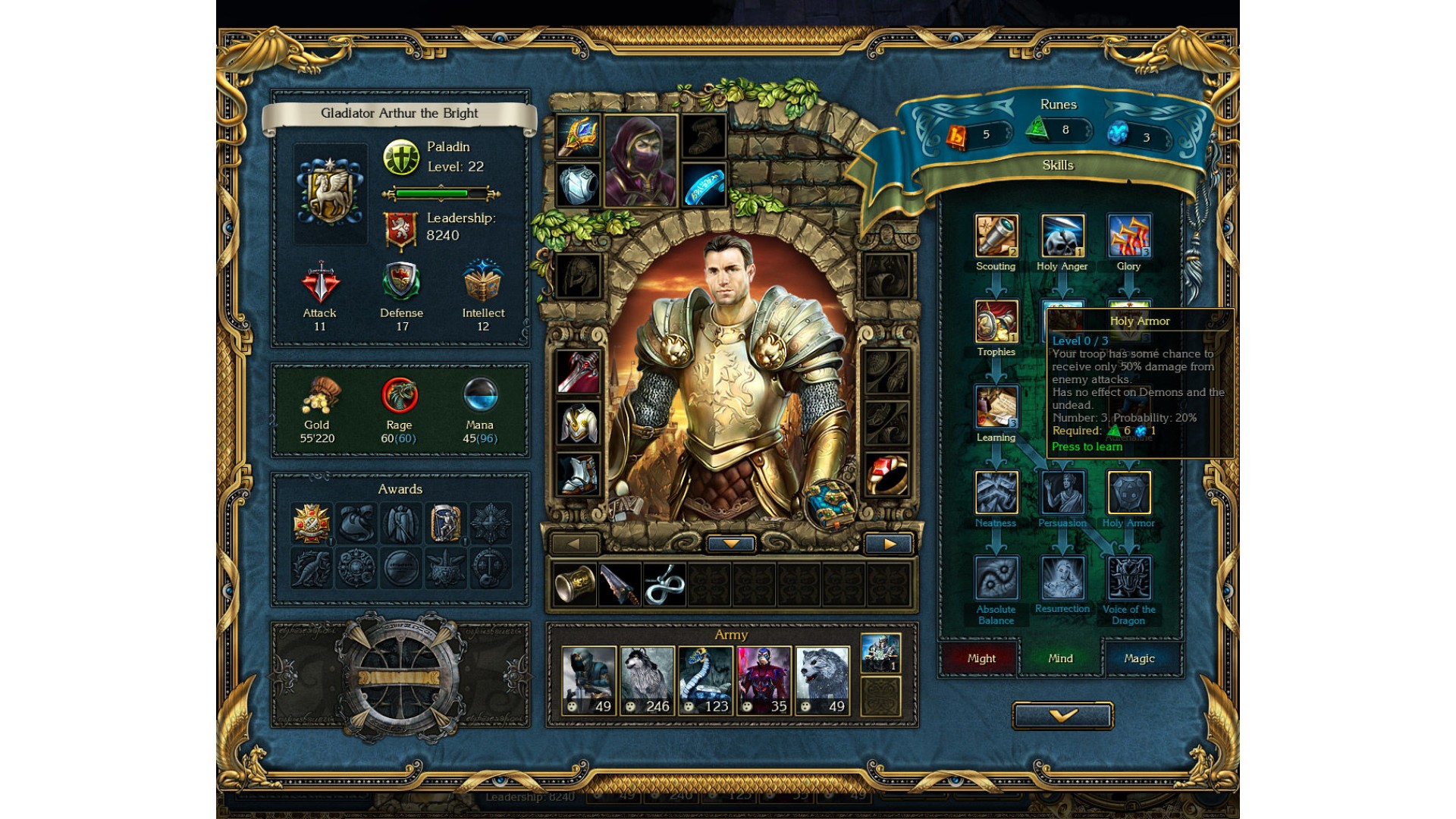Select the Voice of the Dragon skill
Image resolution: width=1456 pixels, height=819 pixels.
(x=1129, y=578)
